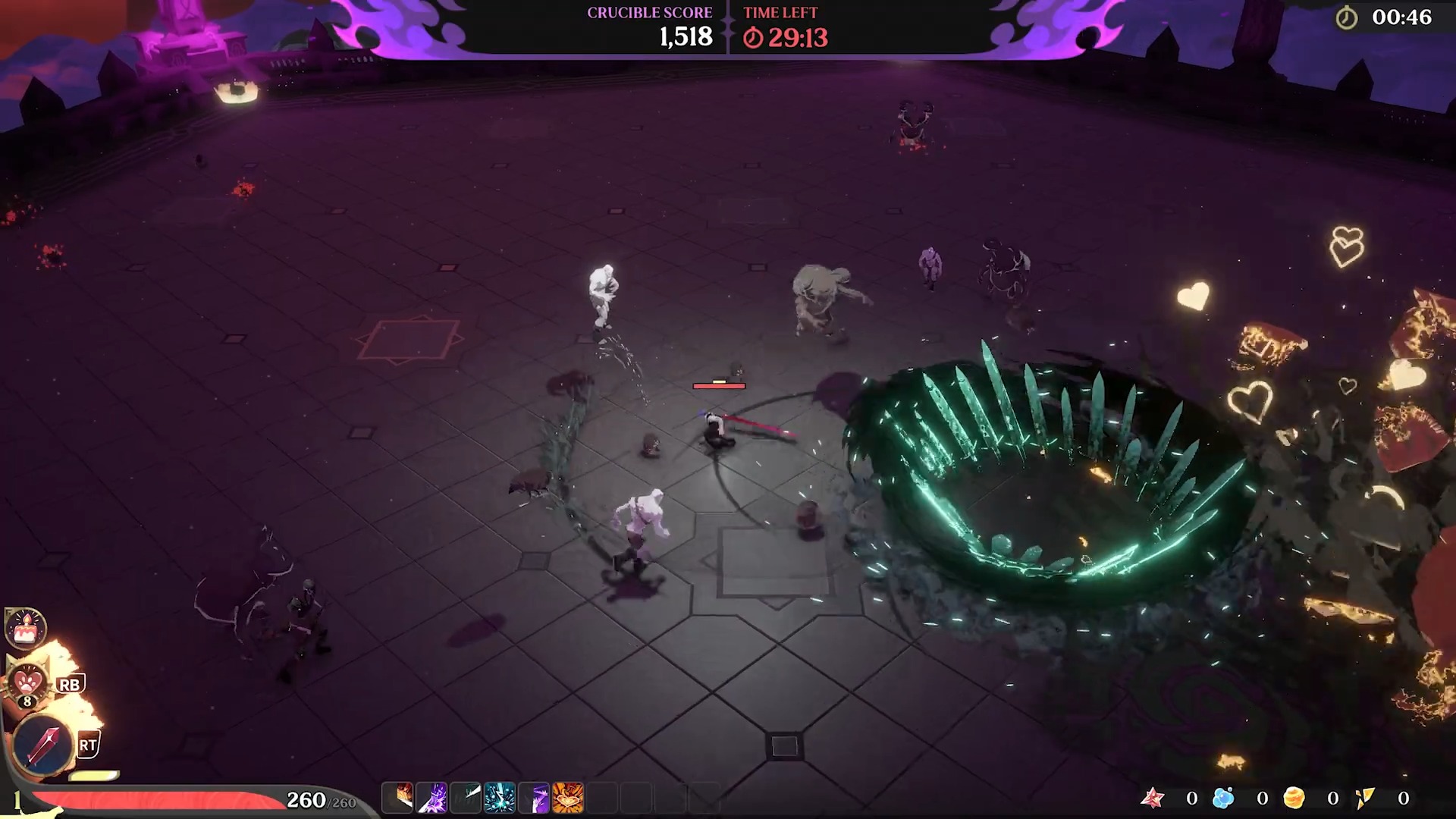Select the birthday cake buff icon
The image size is (1456, 819).
coord(26,628)
